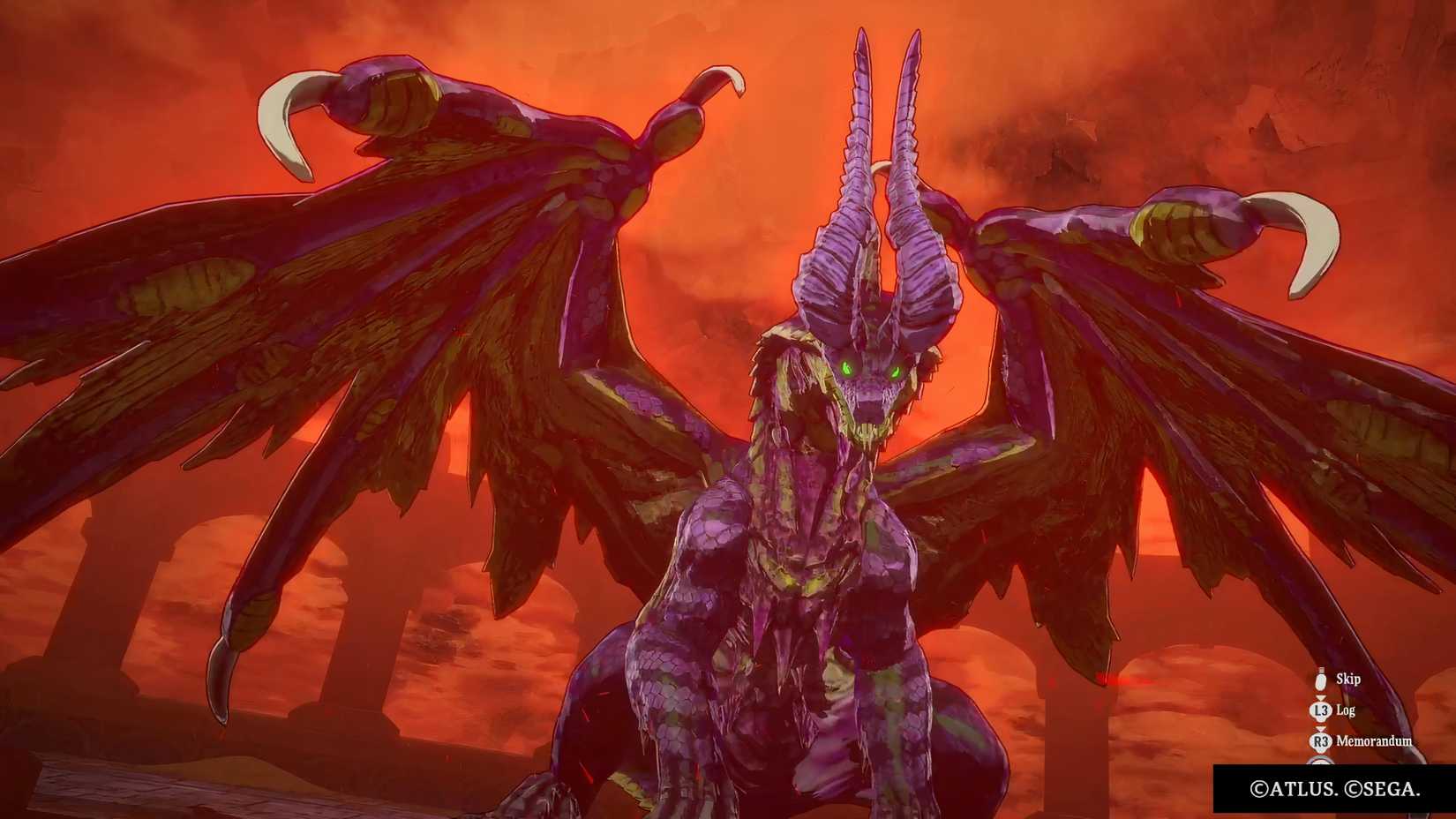Image resolution: width=1456 pixels, height=819 pixels.
Task: Select the Skip stick glyph above the L3 prompt
Action: point(1320,680)
